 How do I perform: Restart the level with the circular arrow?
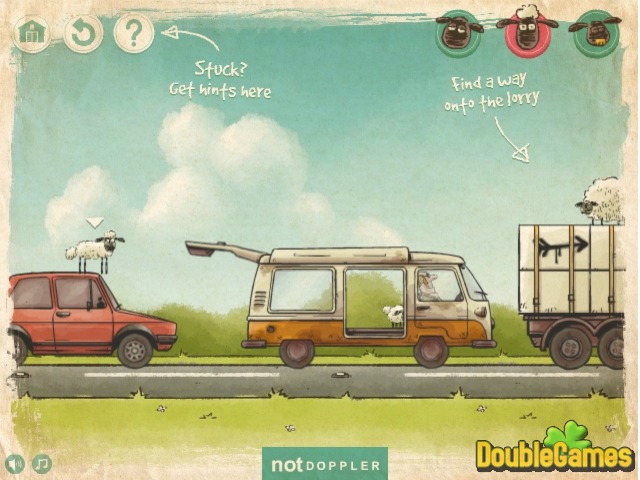(83, 34)
